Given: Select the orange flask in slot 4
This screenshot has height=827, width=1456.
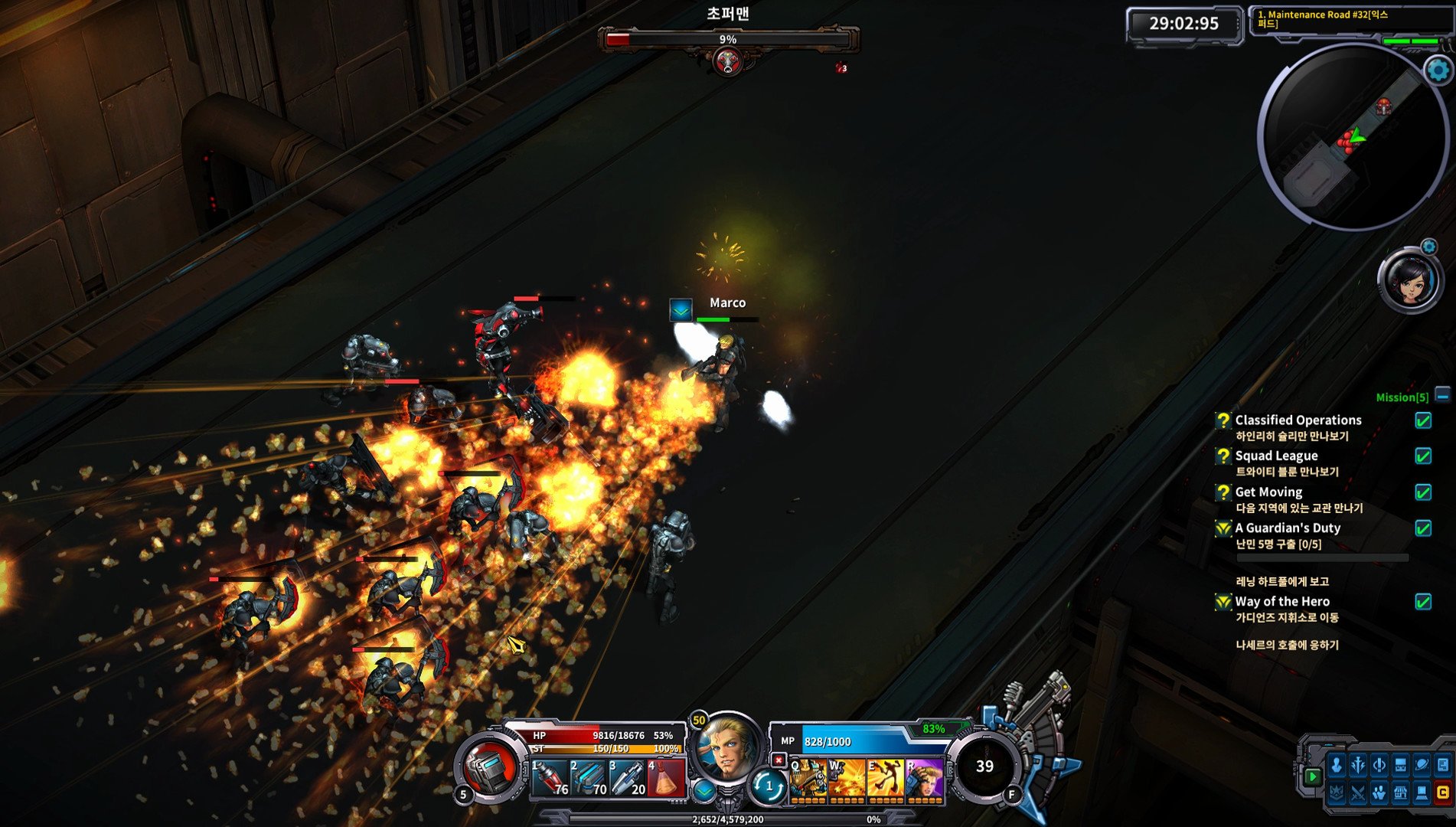Looking at the screenshot, I should point(665,779).
